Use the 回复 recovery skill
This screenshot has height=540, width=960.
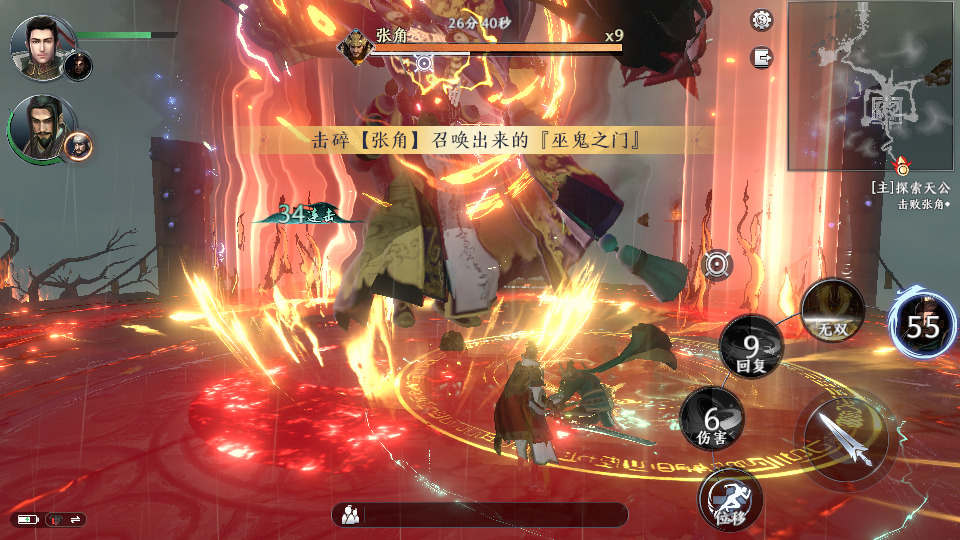752,348
